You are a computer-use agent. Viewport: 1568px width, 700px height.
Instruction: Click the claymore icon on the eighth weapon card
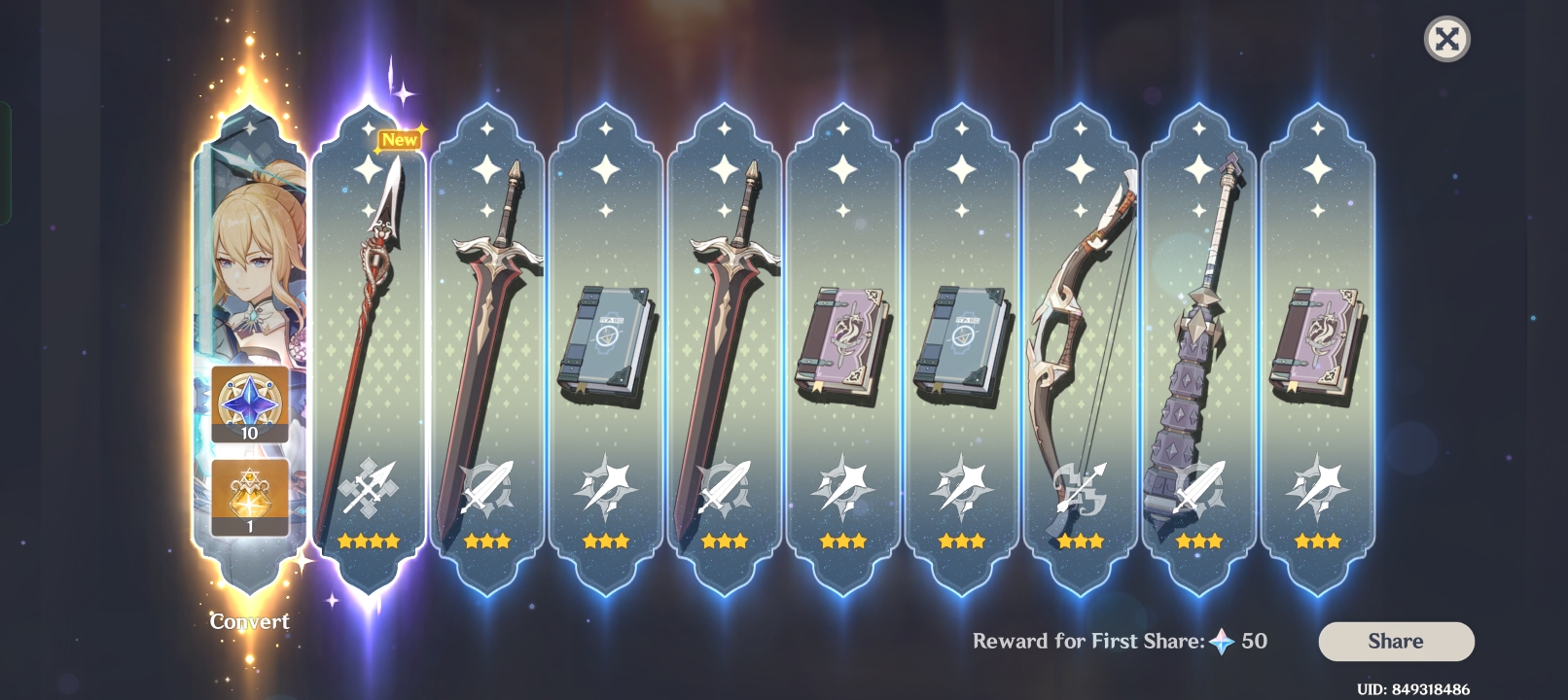[1198, 486]
